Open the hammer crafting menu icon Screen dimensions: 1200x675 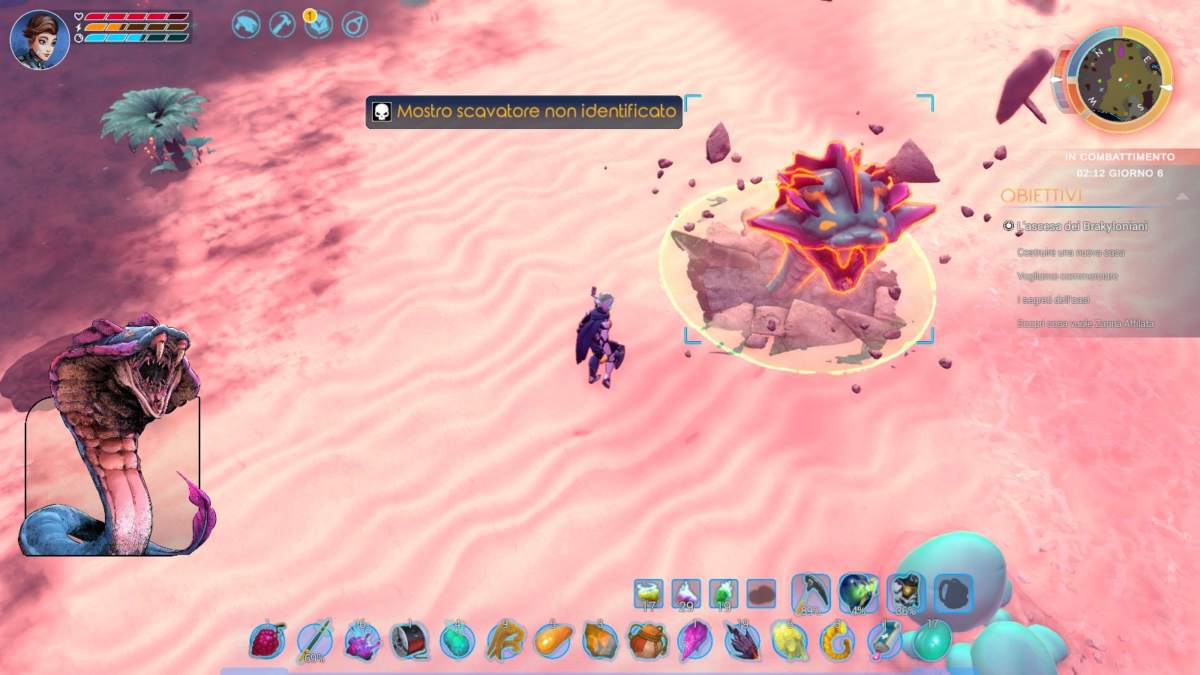pos(283,24)
